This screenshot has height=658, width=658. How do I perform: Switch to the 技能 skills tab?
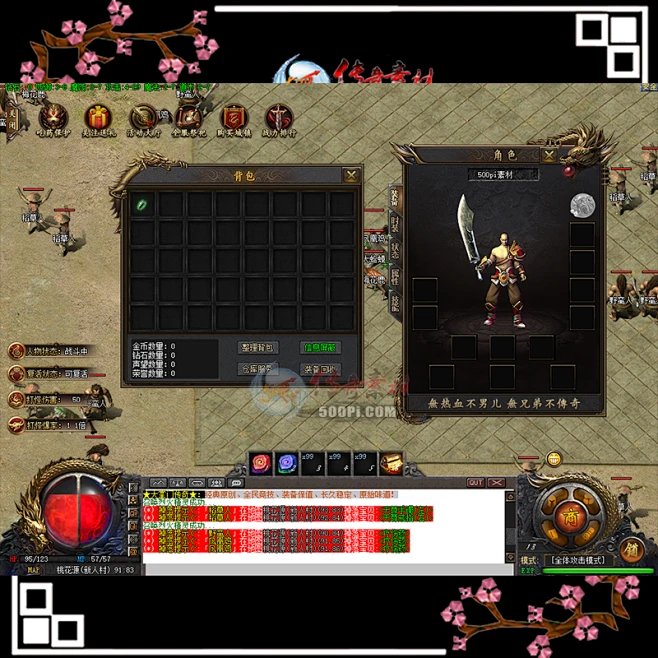[395, 302]
